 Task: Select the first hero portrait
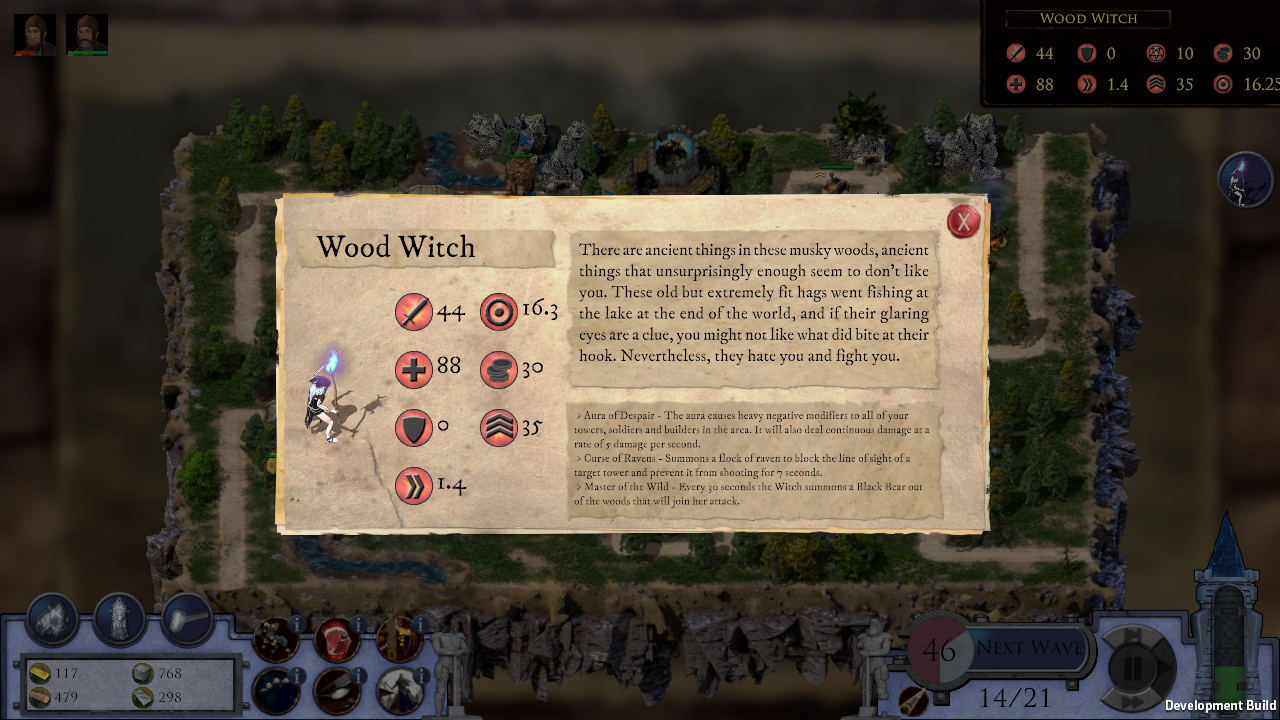35,35
